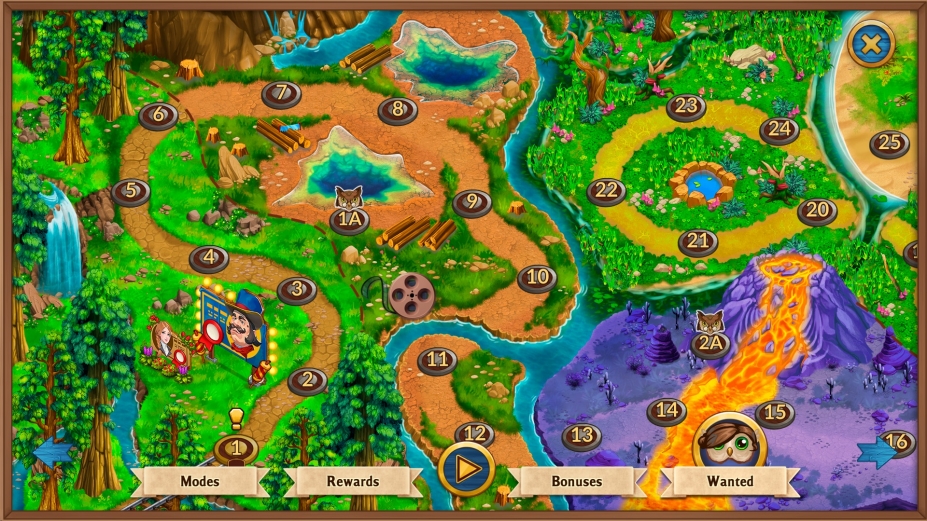The image size is (927, 521).
Task: Choose level 7 on the path
Action: 282,94
